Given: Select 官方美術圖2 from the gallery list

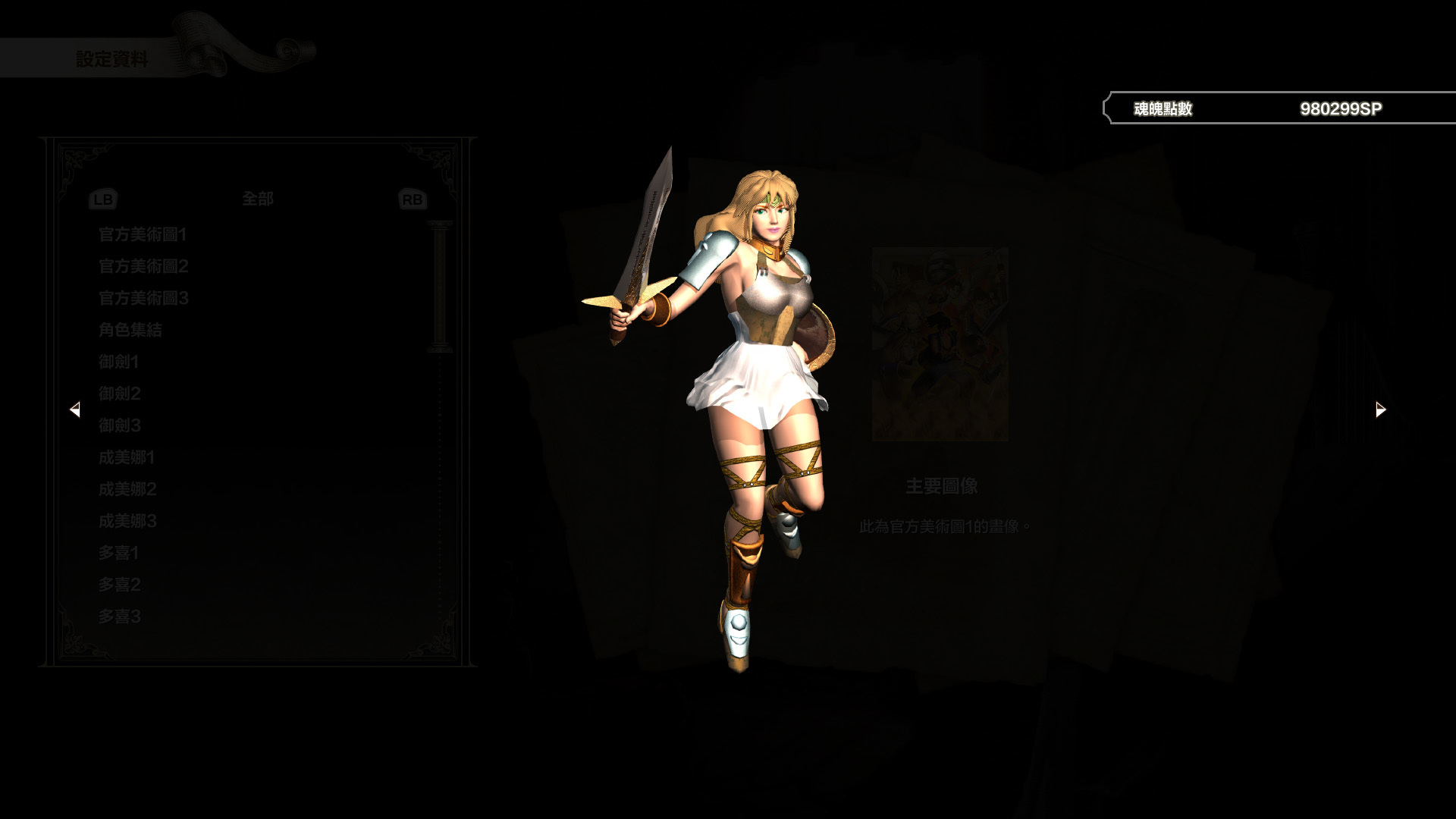Looking at the screenshot, I should [142, 267].
